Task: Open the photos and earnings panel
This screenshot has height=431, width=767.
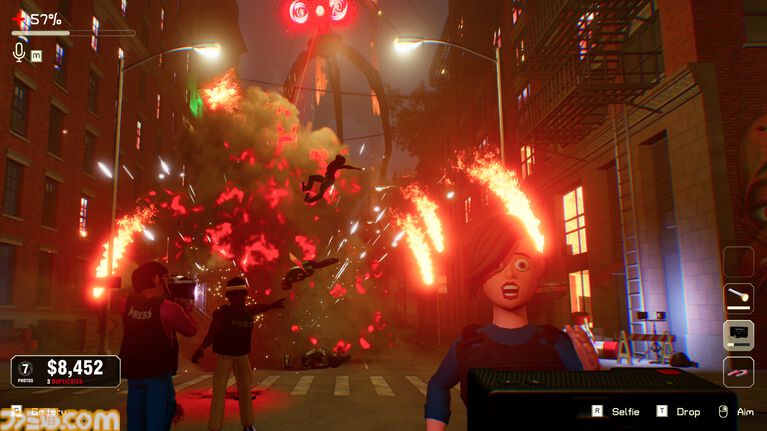Action: pos(65,371)
